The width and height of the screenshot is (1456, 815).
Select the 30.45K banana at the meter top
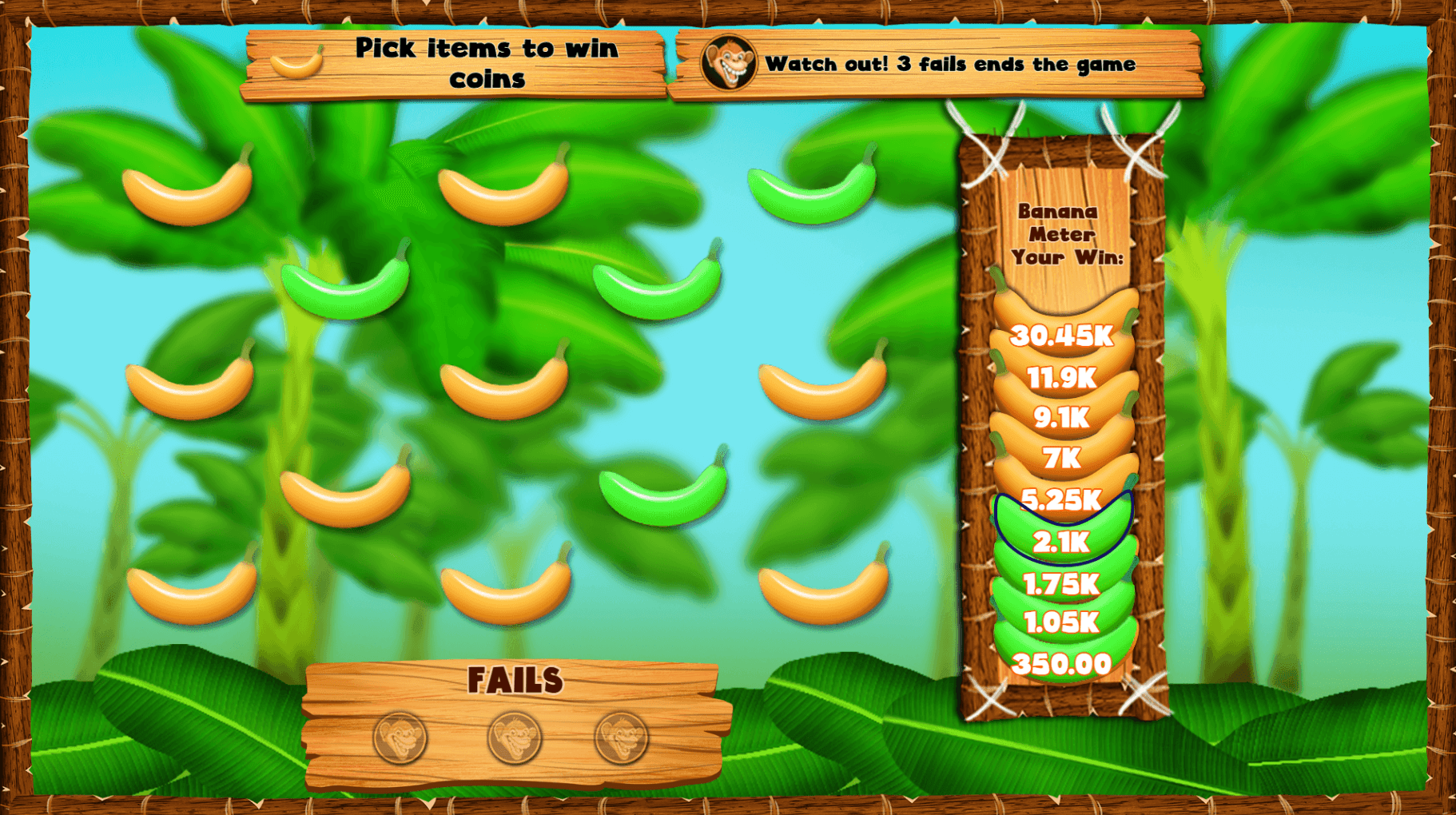pos(1060,336)
